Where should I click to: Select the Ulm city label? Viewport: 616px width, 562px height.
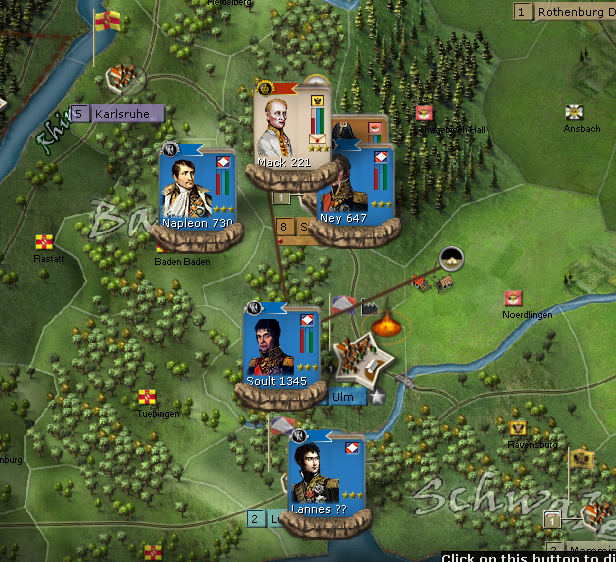point(342,397)
